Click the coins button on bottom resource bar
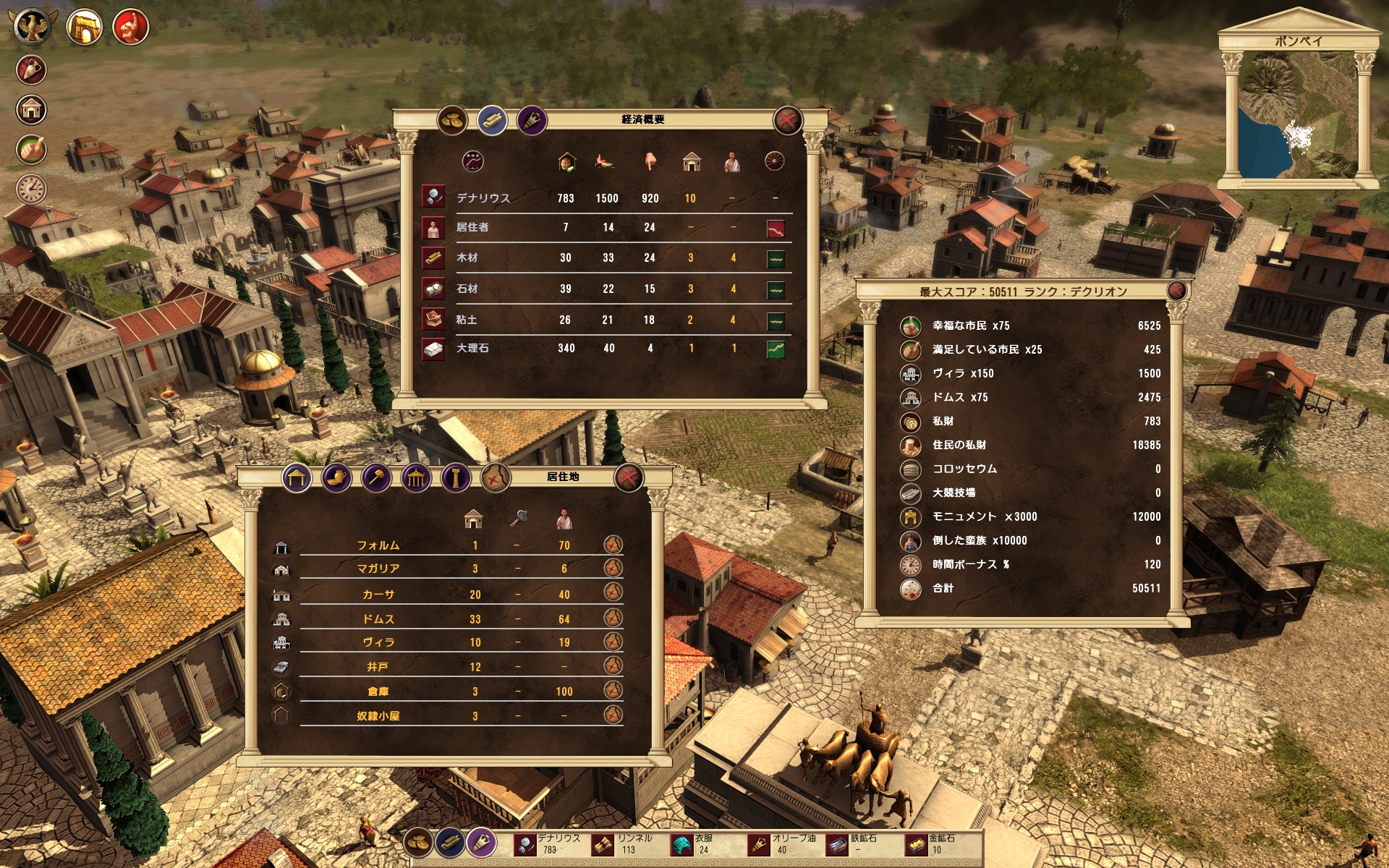This screenshot has width=1389, height=868. point(418,842)
